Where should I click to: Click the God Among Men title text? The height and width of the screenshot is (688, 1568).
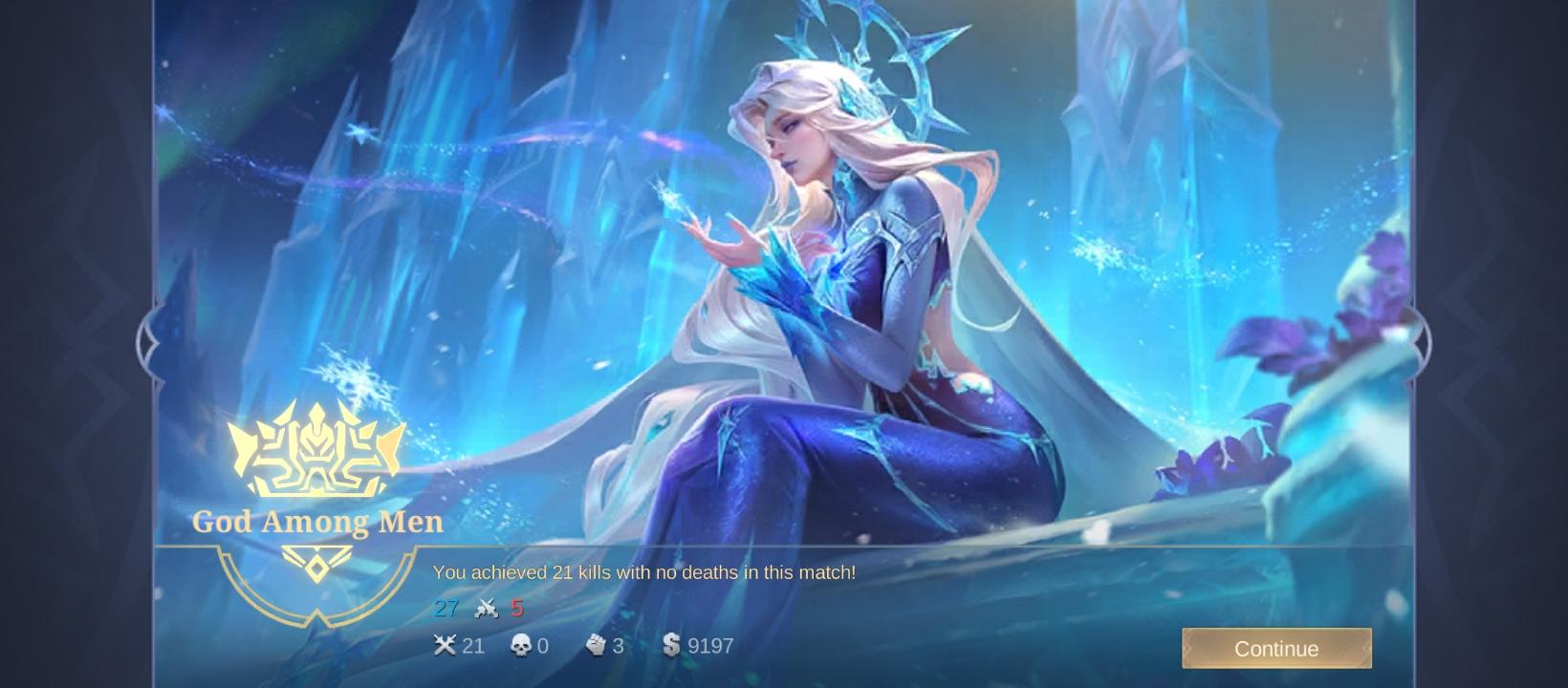coord(316,522)
